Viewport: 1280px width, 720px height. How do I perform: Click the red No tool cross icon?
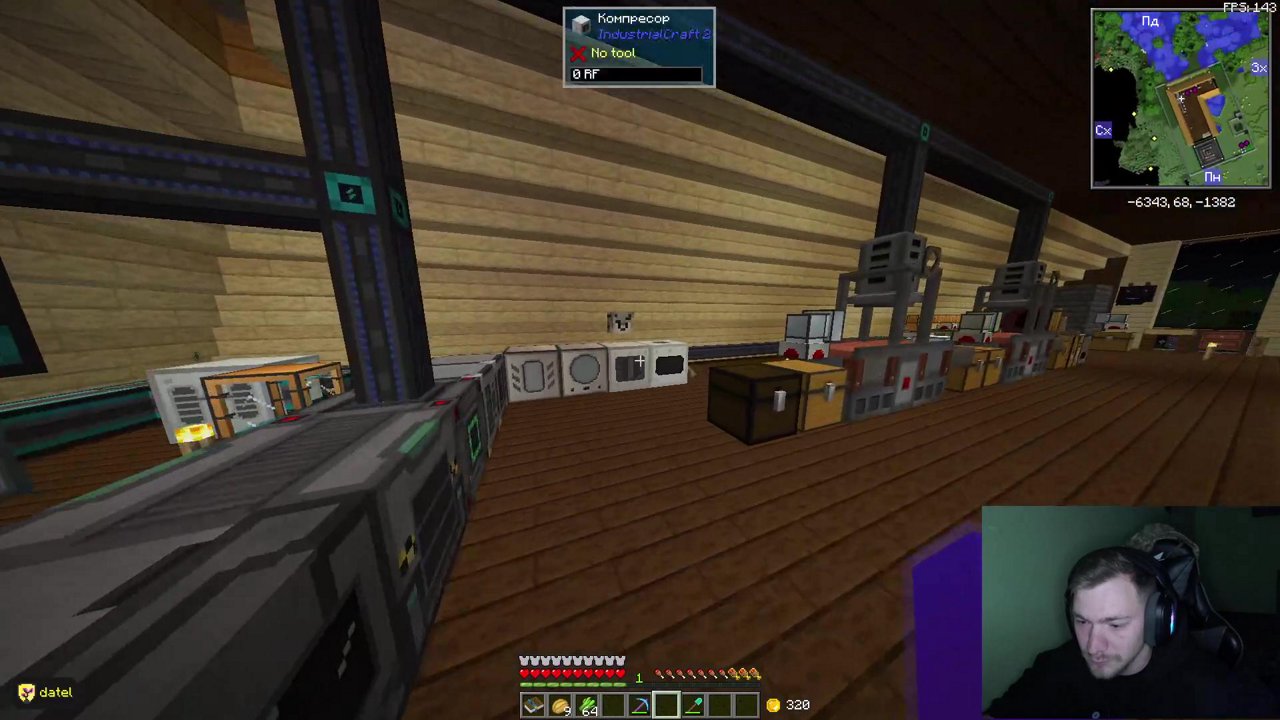580,53
